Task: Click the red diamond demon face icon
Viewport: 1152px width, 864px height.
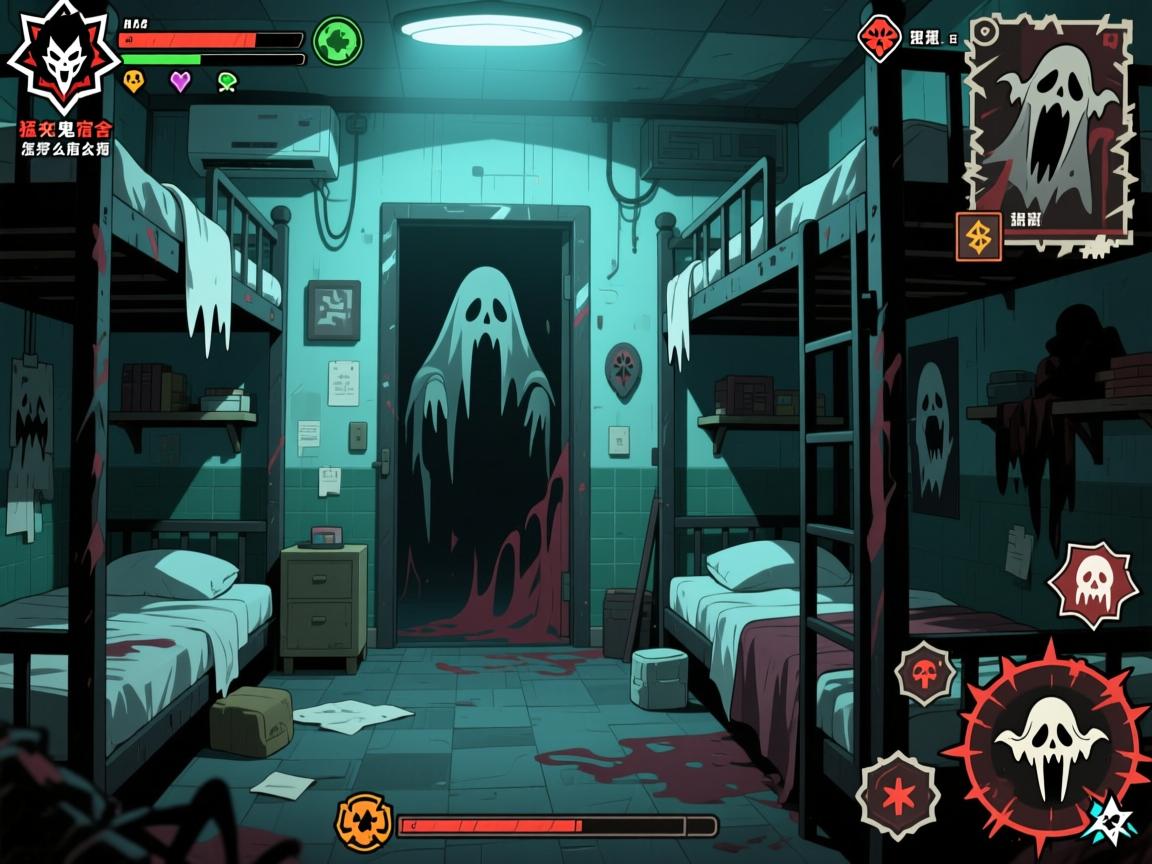Action: 879,39
